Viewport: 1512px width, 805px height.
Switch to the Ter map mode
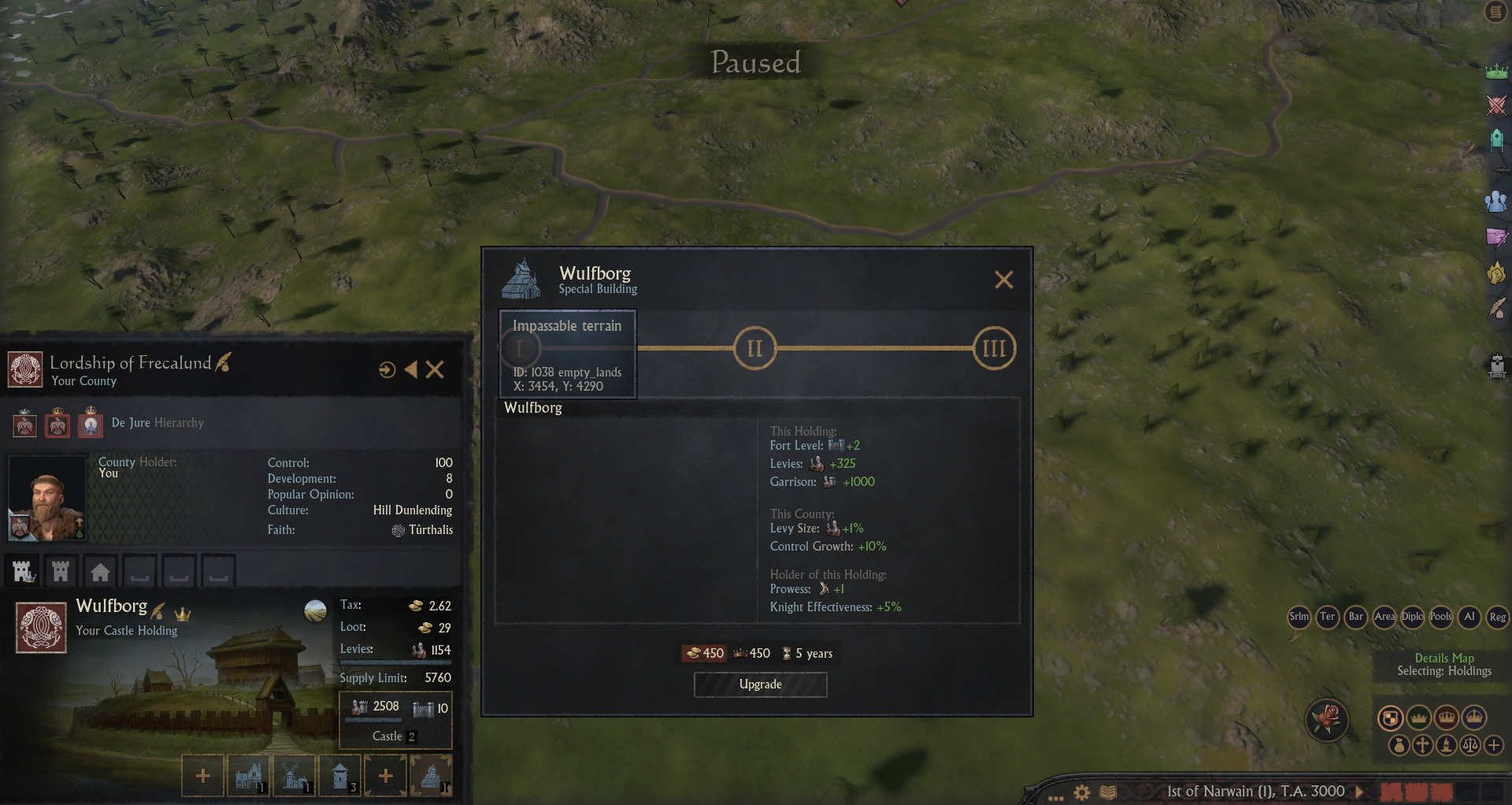[1328, 617]
